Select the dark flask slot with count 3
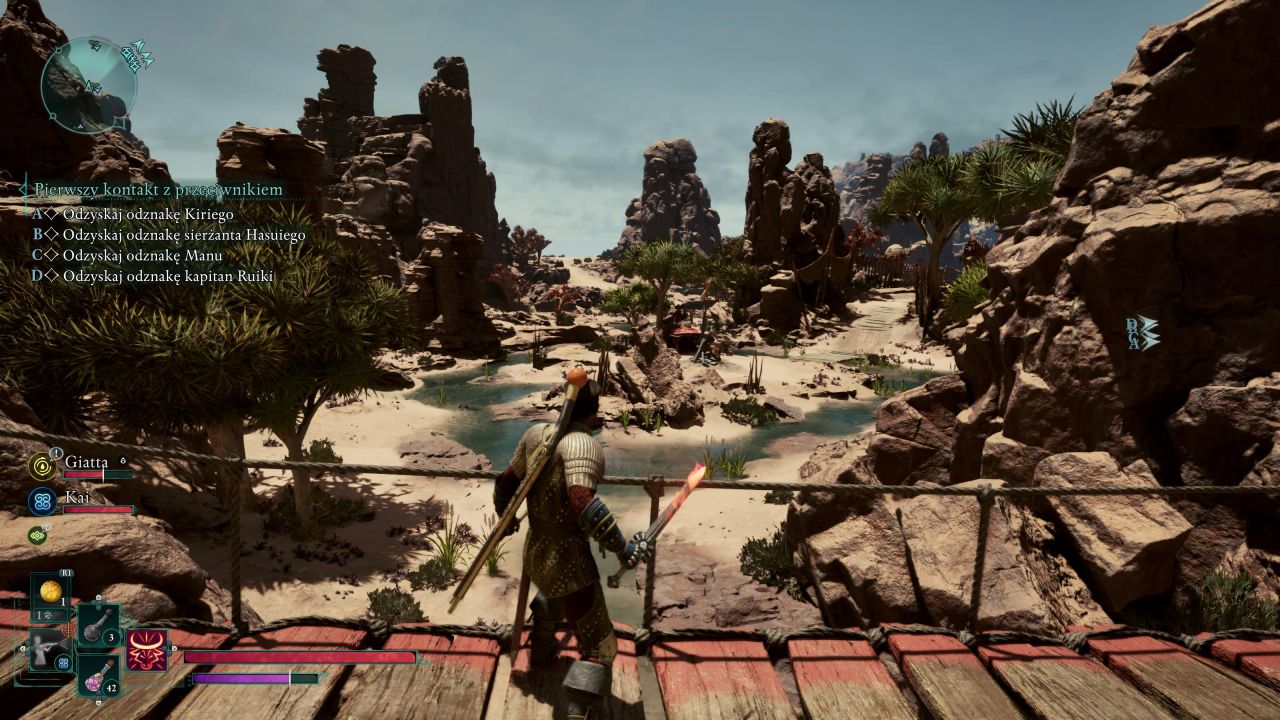The width and height of the screenshot is (1280, 720). click(98, 625)
